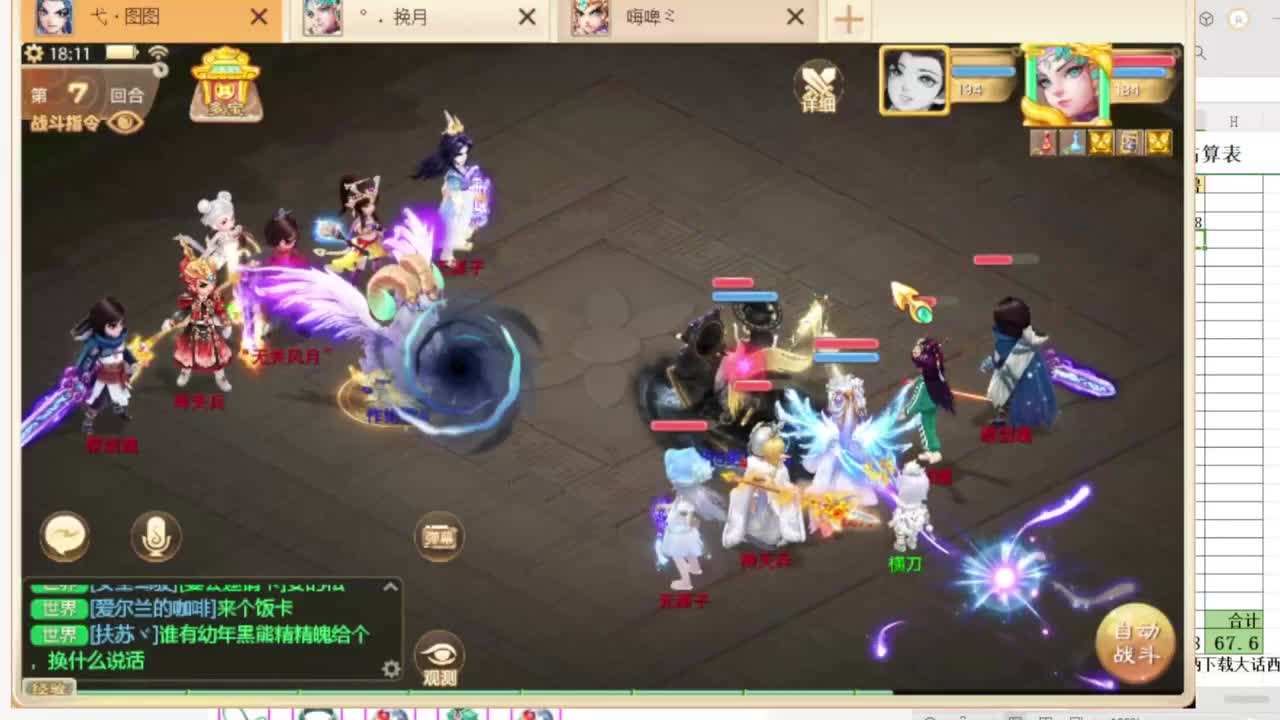Click the settings gear beside the 18:11 clock
This screenshot has width=1280, height=720.
coord(31,51)
